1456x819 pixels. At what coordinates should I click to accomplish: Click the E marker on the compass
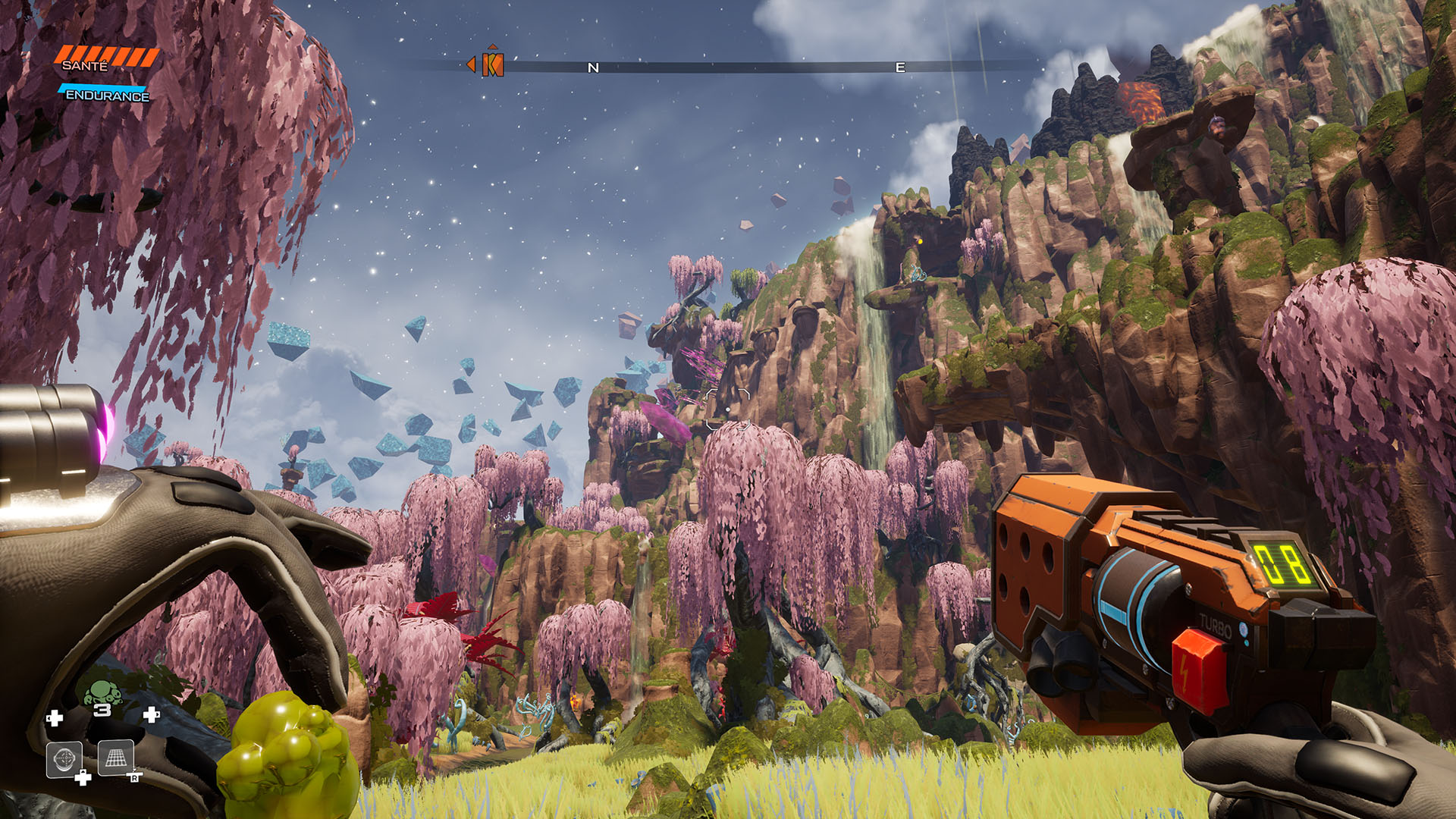899,67
